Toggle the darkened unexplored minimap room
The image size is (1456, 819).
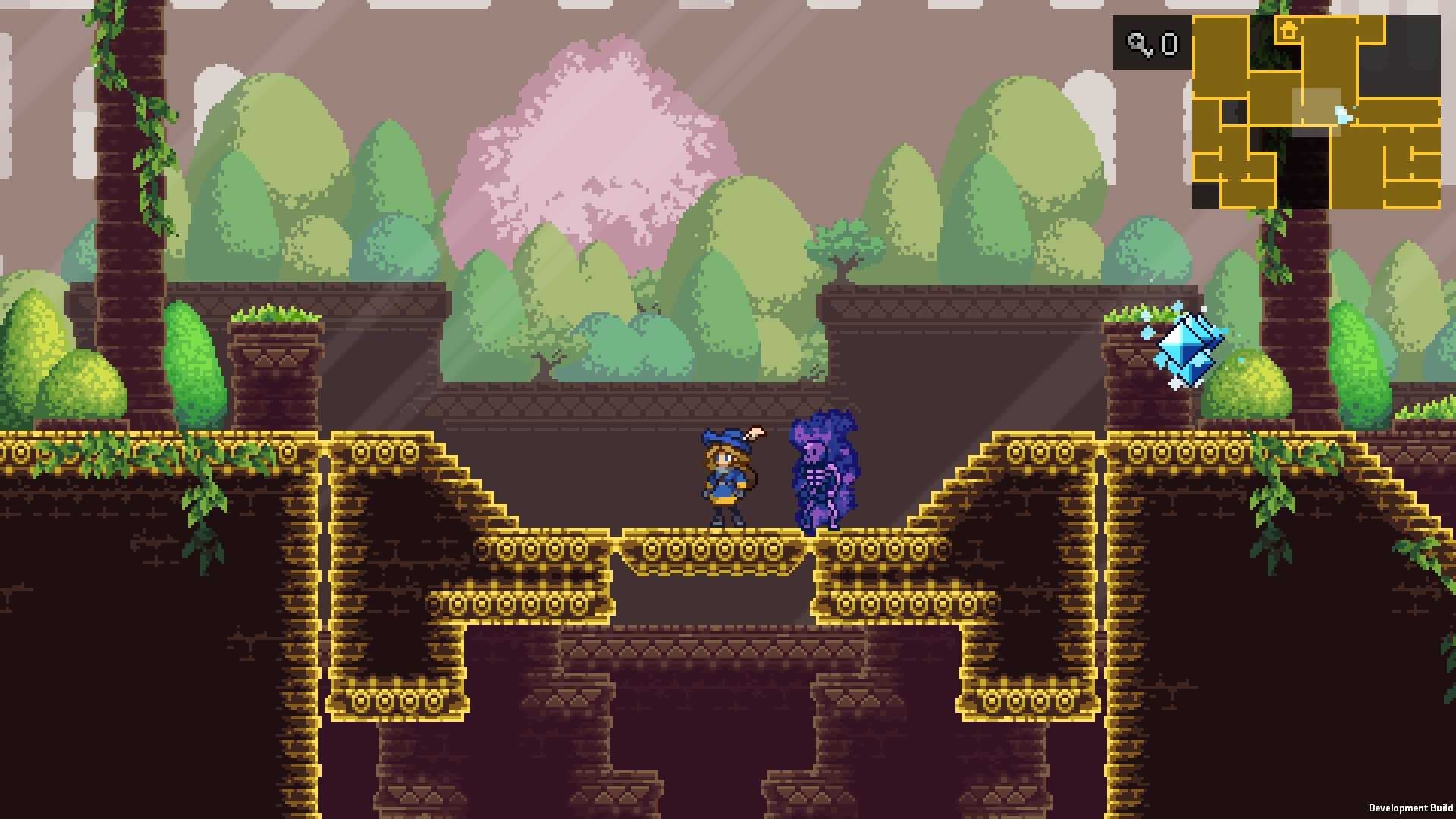1235,111
